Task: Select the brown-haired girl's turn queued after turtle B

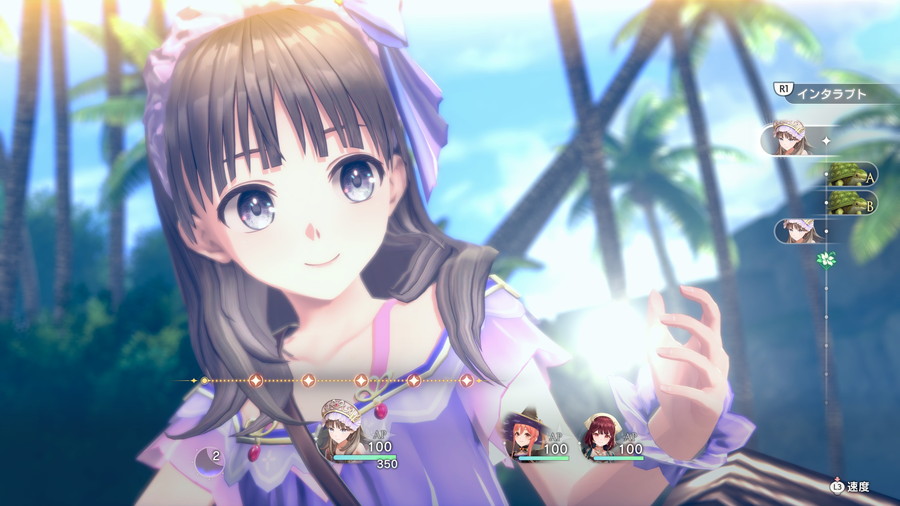Action: click(x=798, y=231)
